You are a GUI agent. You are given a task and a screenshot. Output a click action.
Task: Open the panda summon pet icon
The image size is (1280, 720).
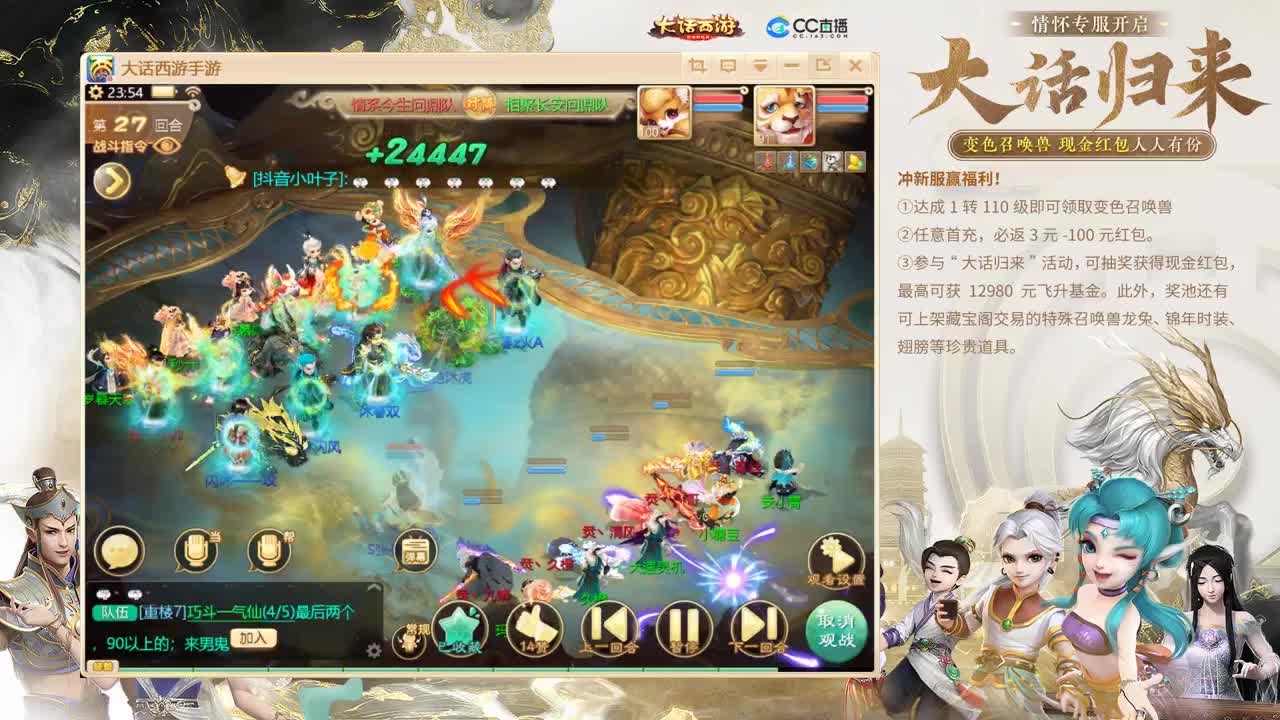pos(833,160)
